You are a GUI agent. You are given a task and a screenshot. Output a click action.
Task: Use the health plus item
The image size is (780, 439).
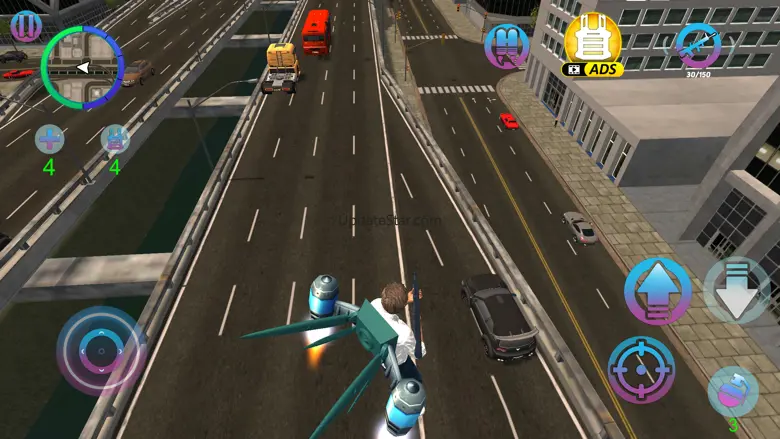(x=49, y=139)
